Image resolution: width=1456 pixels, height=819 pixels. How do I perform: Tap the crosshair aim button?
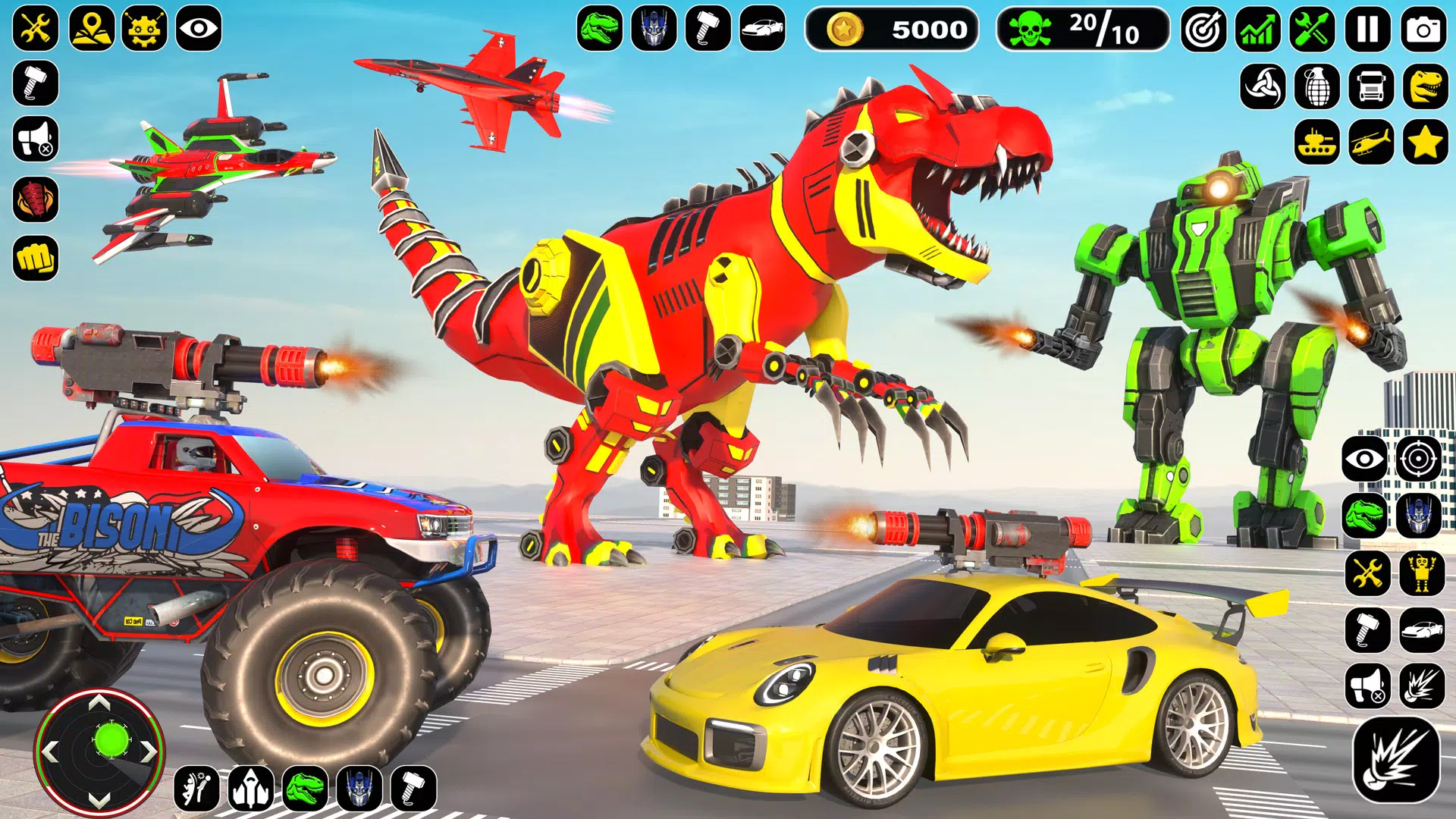click(x=1418, y=459)
